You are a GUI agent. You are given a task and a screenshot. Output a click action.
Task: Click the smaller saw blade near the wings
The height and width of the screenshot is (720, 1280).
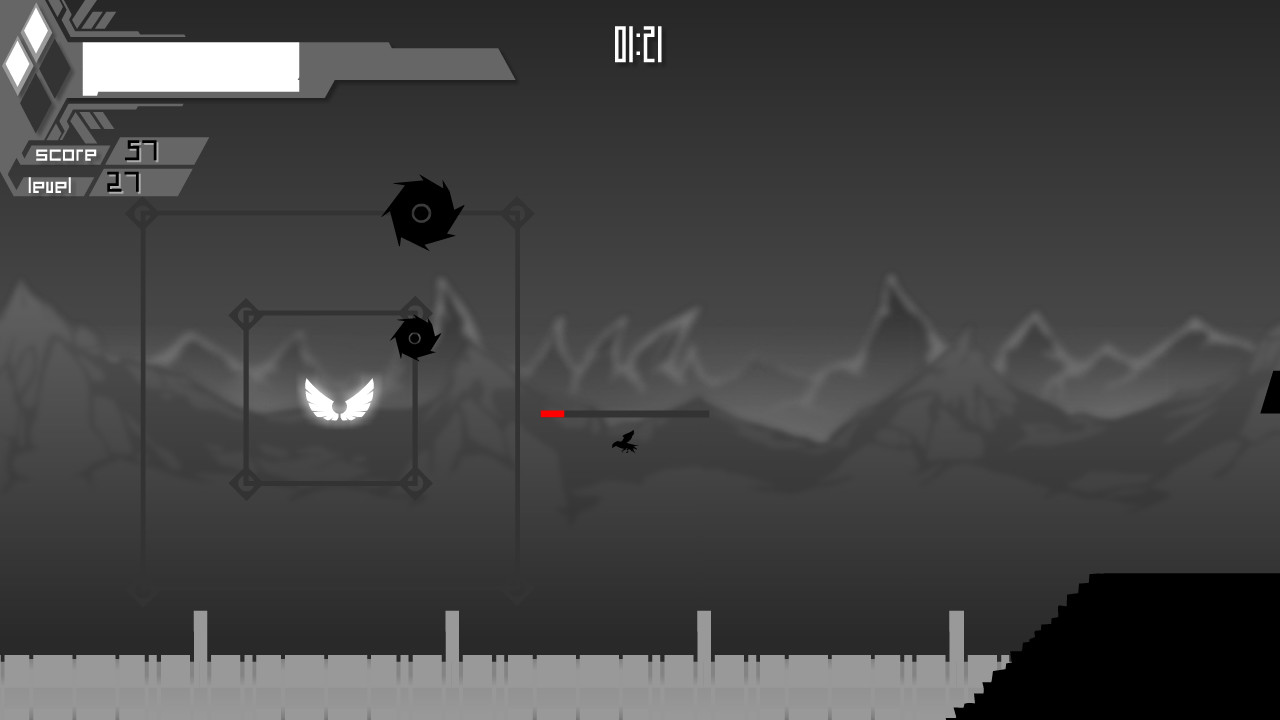414,339
